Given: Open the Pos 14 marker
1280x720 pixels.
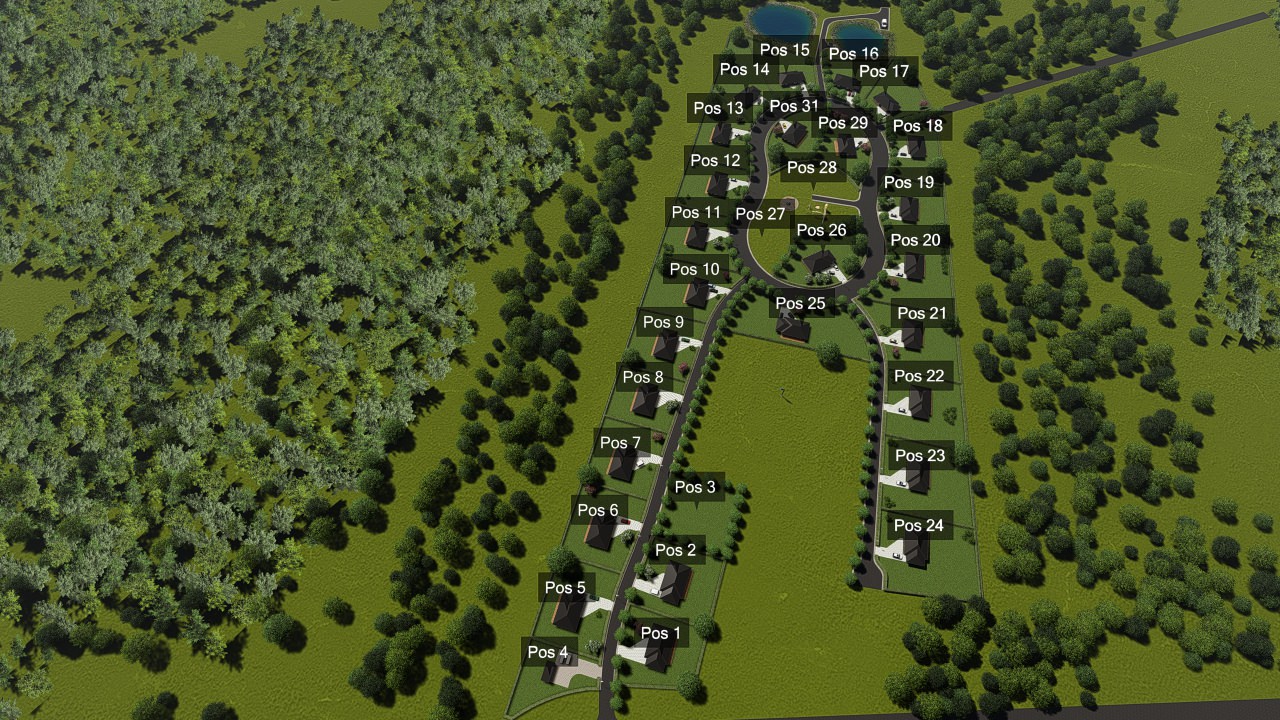Looking at the screenshot, I should pyautogui.click(x=745, y=69).
